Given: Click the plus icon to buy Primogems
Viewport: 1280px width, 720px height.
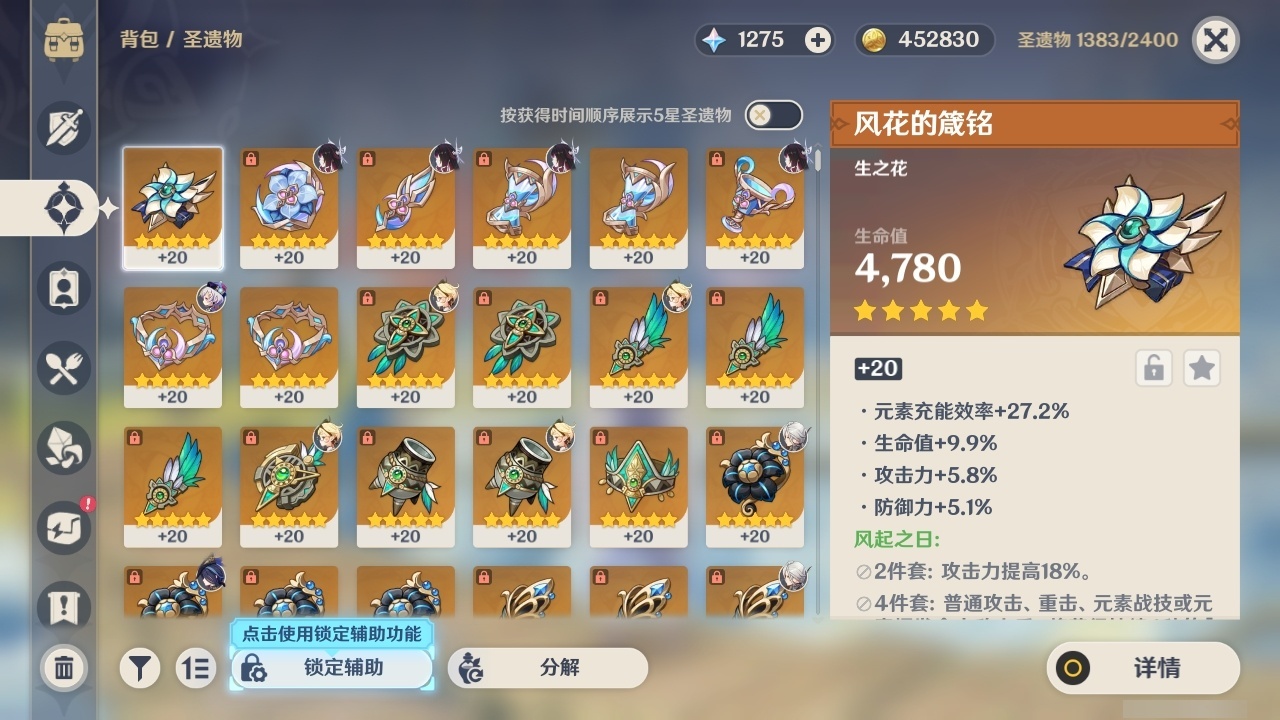Looking at the screenshot, I should (x=819, y=40).
